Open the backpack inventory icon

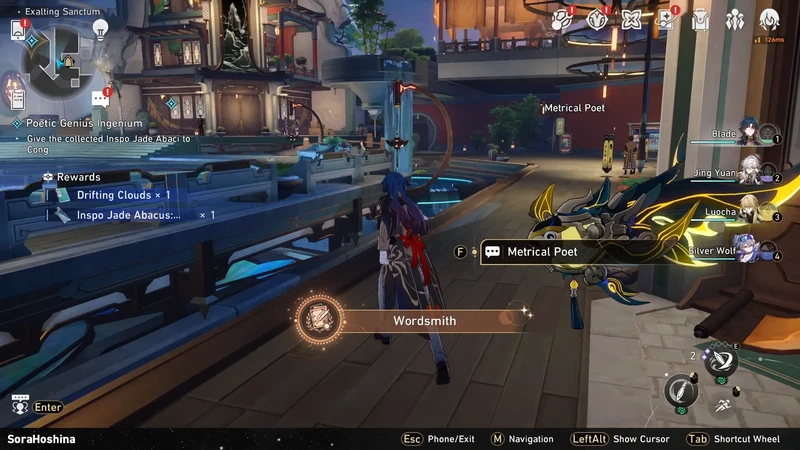click(701, 19)
